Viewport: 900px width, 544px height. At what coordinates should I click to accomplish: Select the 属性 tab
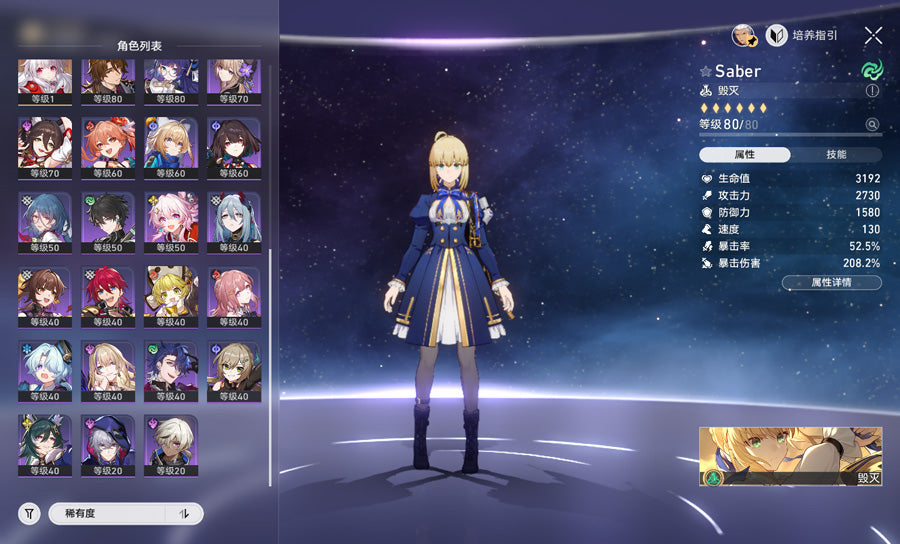[x=744, y=155]
